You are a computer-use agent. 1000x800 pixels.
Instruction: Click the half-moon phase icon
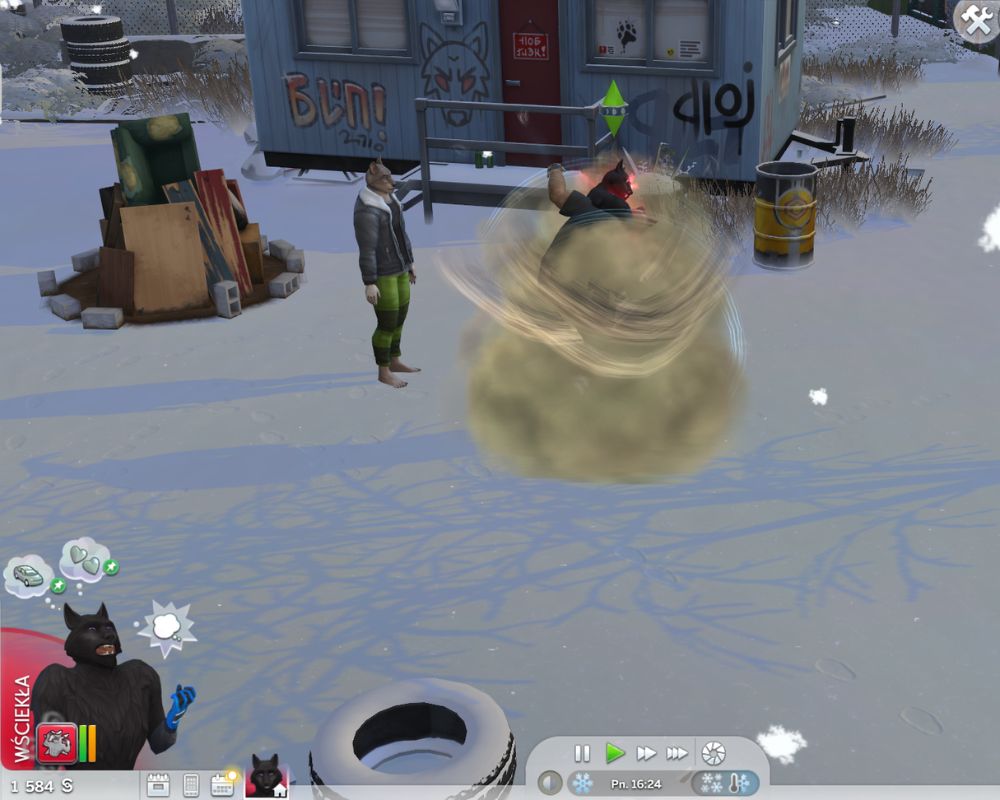point(549,782)
